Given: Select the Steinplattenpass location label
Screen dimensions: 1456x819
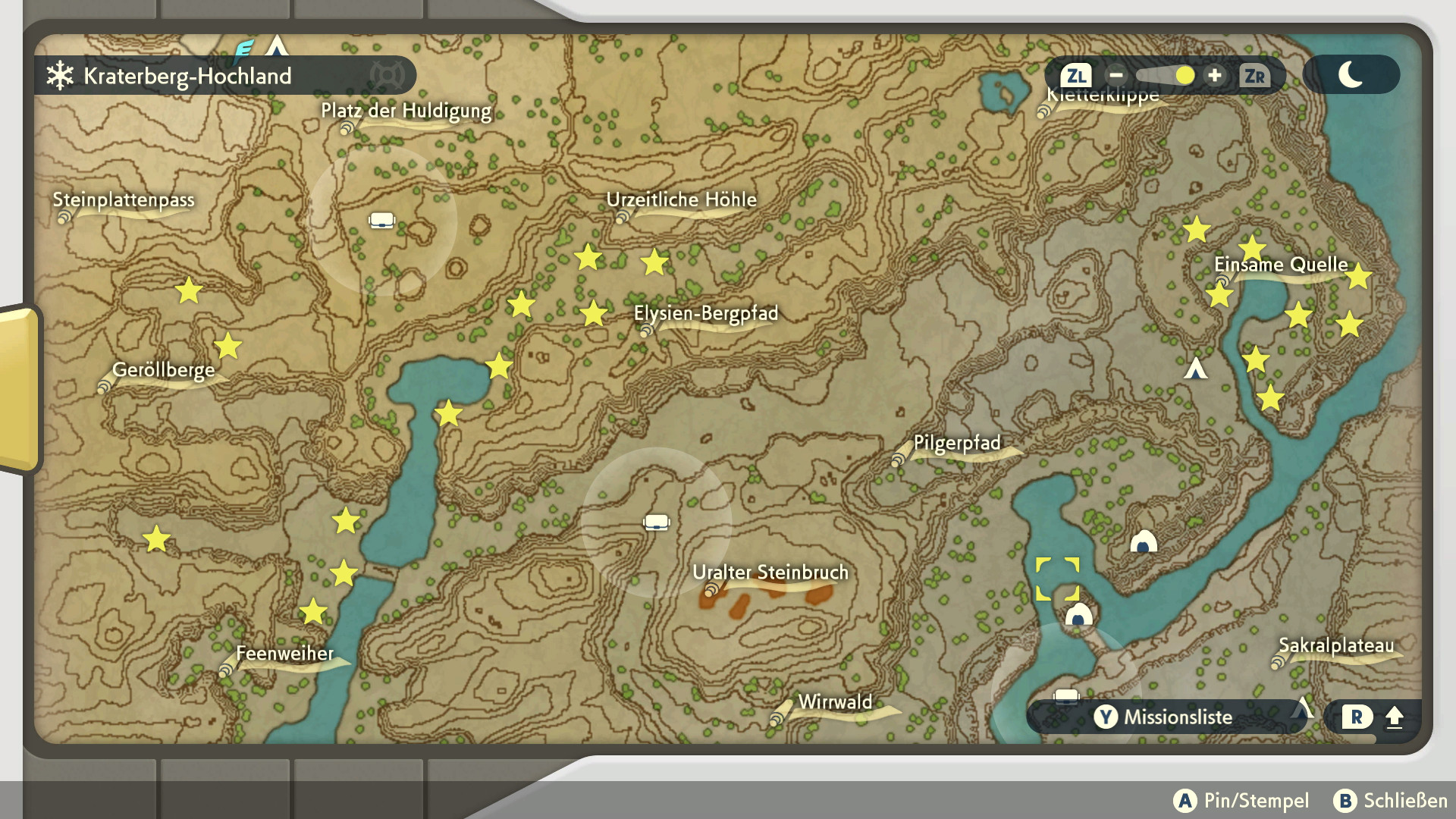Looking at the screenshot, I should pyautogui.click(x=124, y=200).
